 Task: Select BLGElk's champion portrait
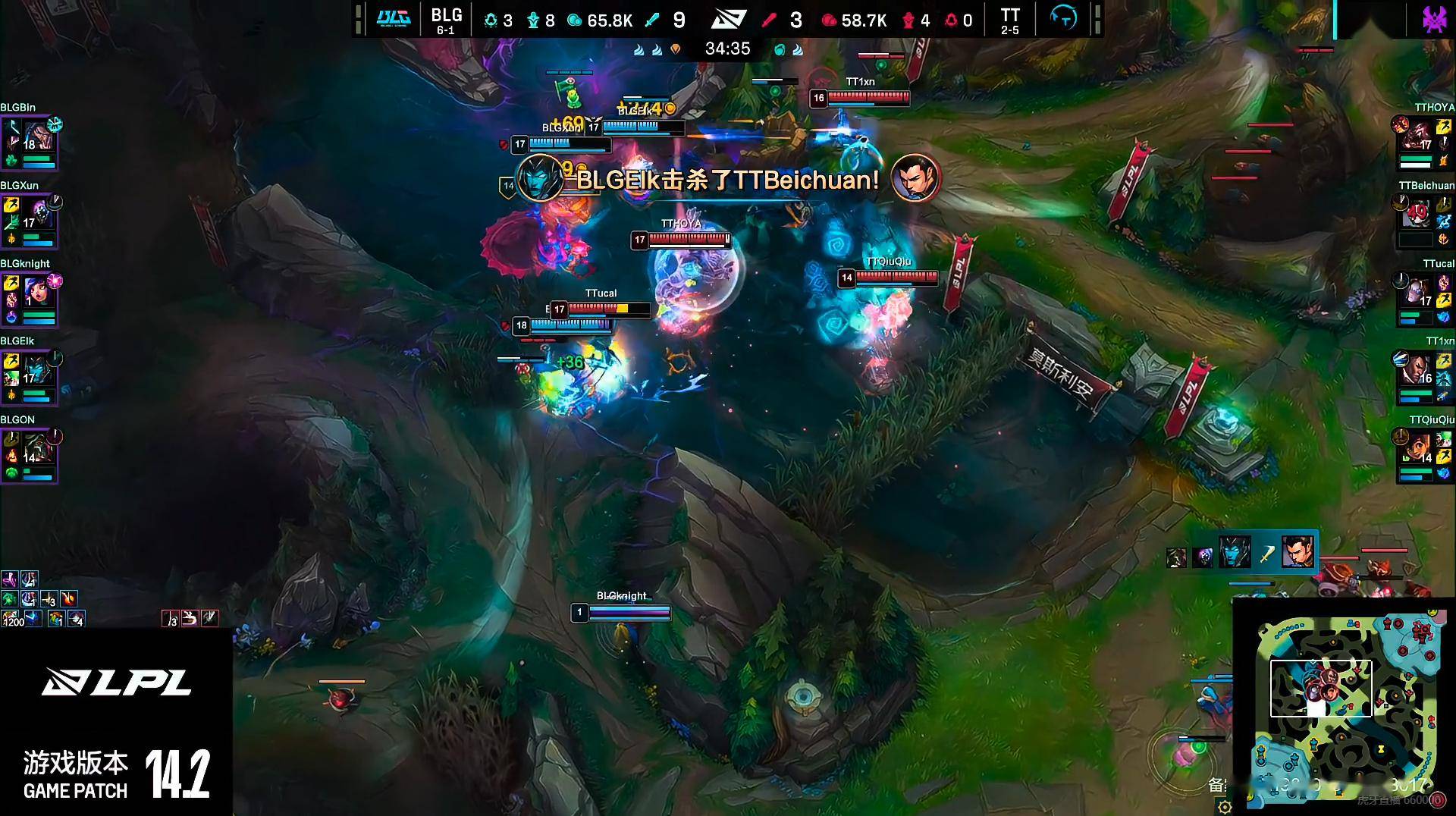(39, 371)
